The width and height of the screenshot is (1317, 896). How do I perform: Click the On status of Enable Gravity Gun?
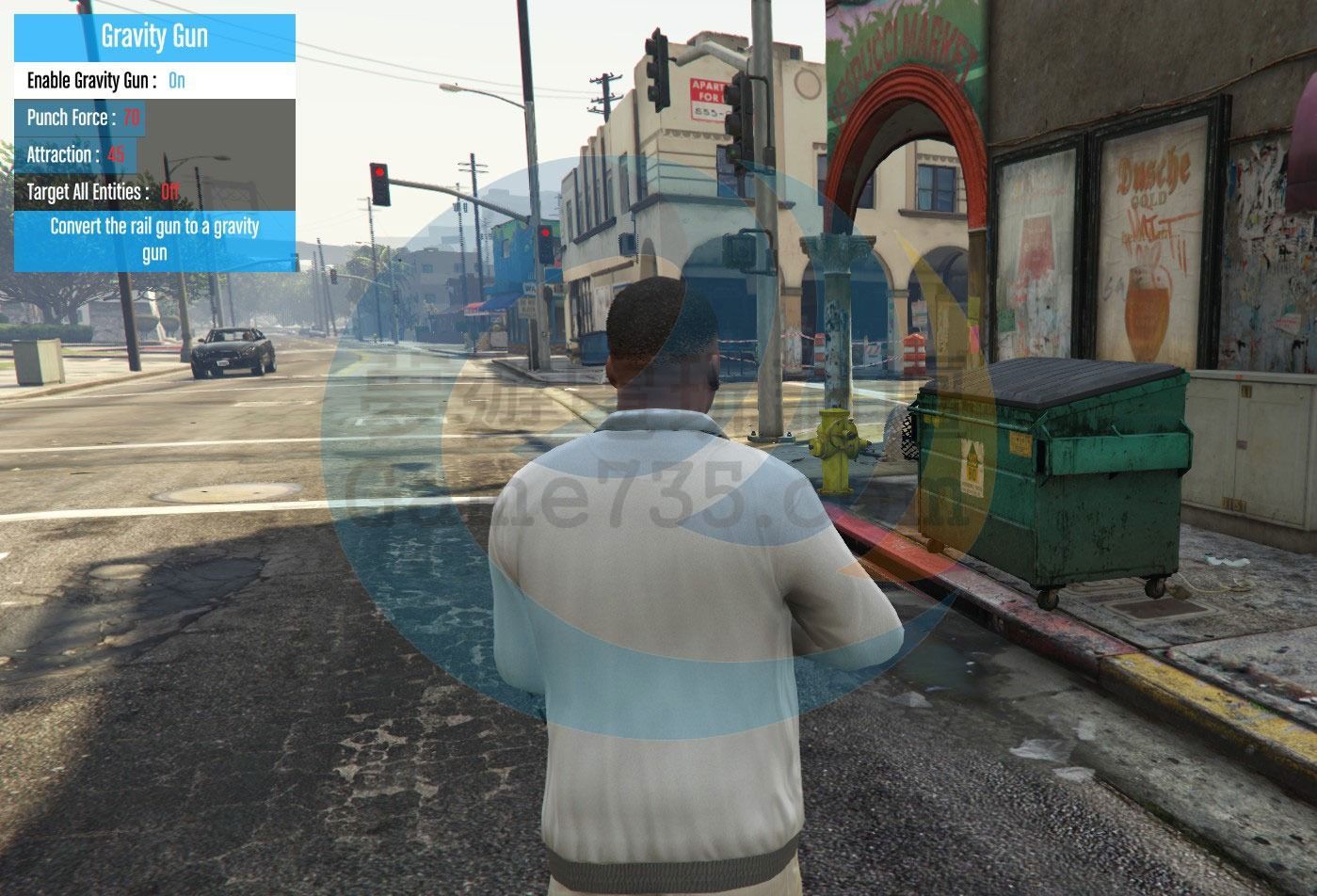pos(176,81)
